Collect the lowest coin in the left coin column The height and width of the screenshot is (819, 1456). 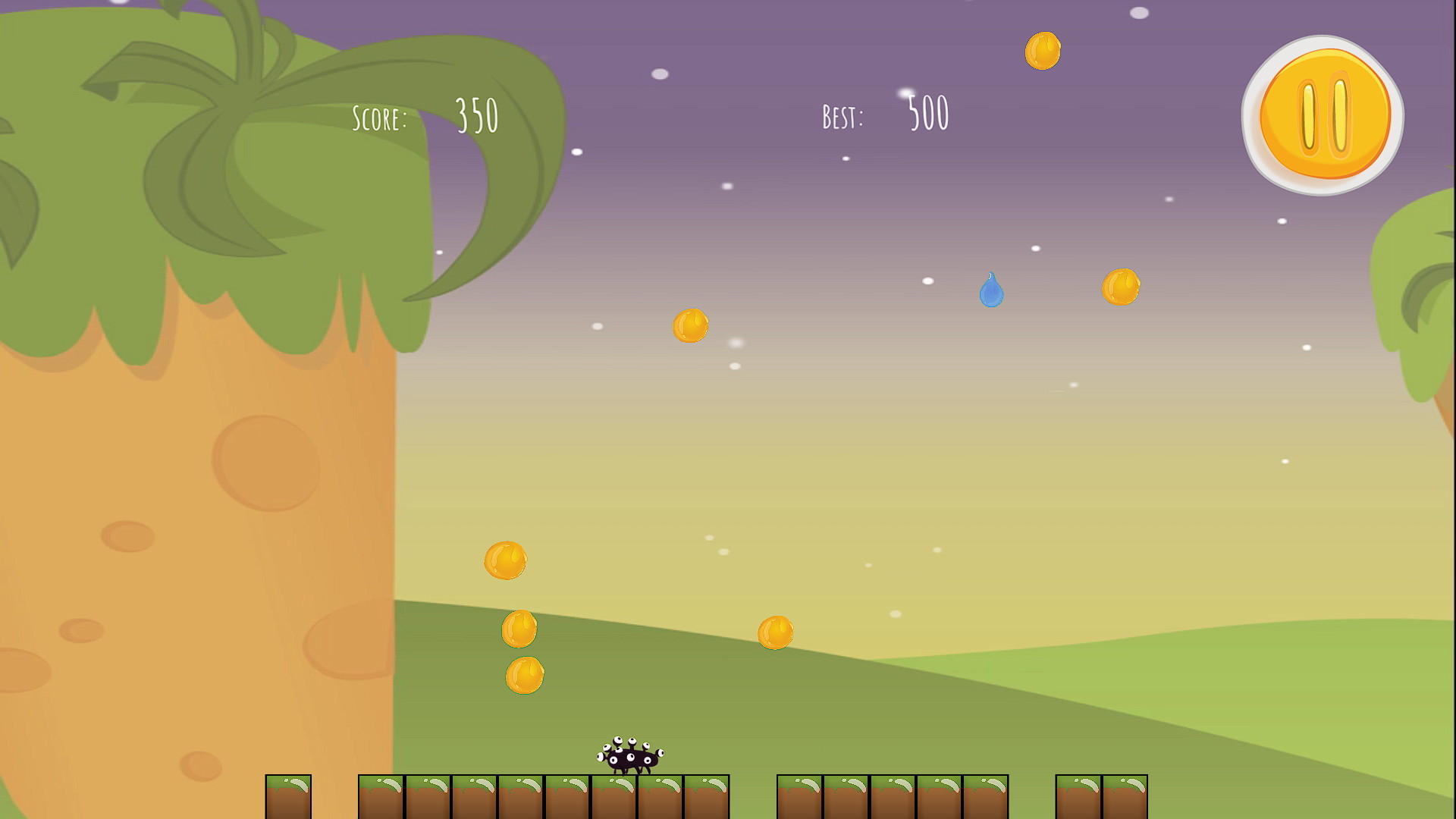(525, 675)
